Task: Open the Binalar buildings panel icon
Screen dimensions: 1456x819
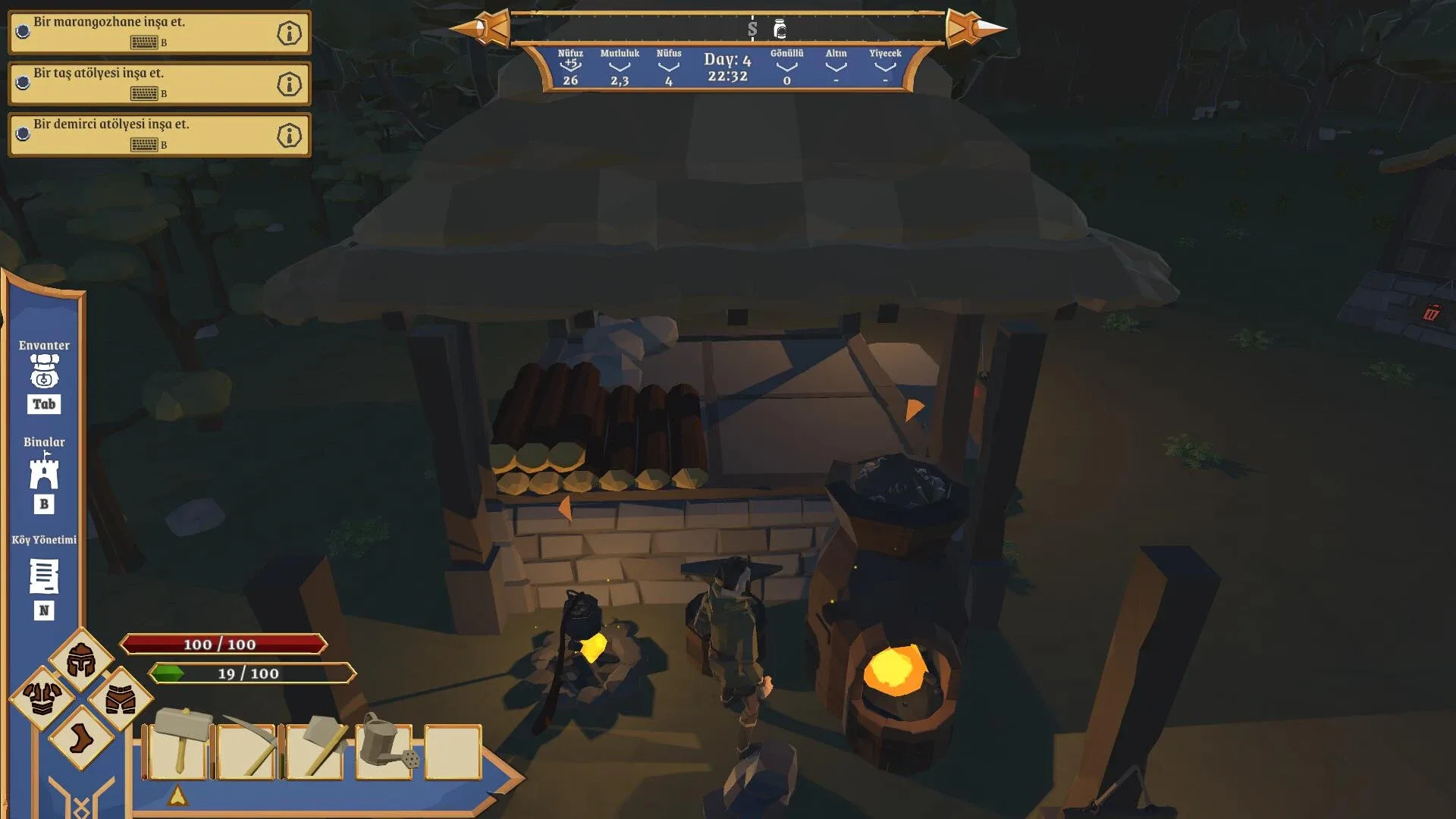Action: 45,474
